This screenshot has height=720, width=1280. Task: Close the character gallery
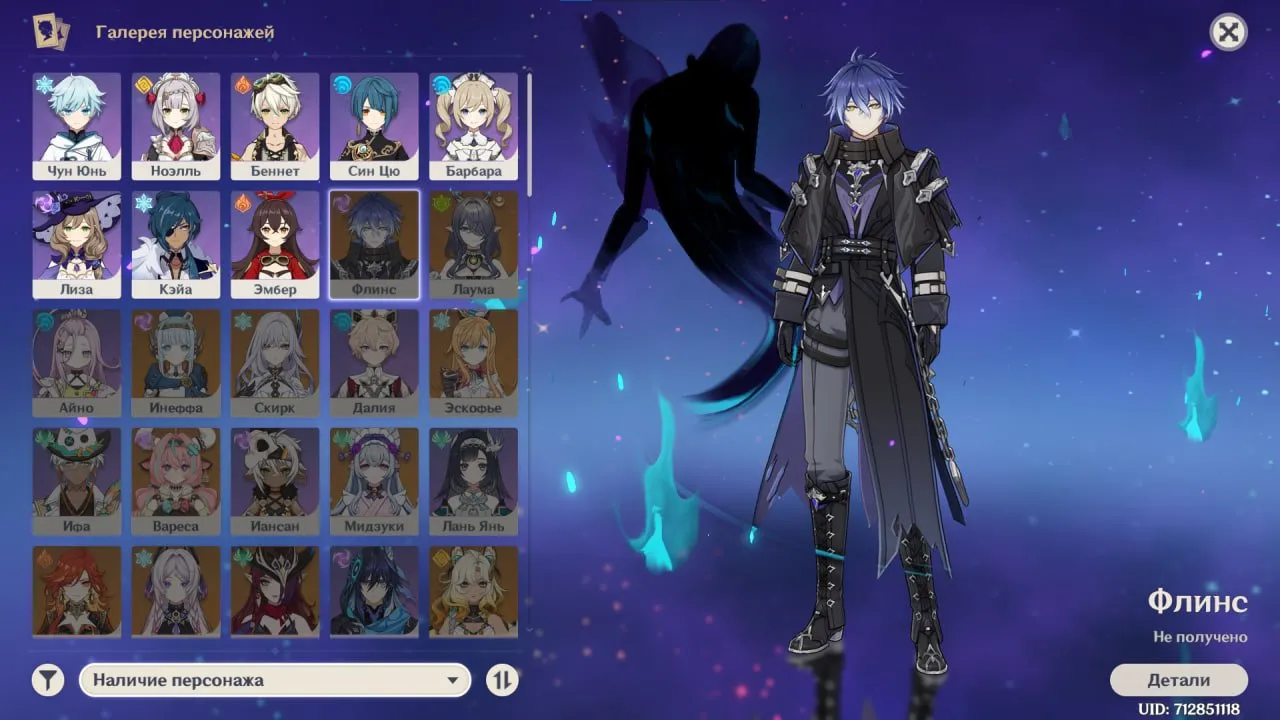(1228, 33)
